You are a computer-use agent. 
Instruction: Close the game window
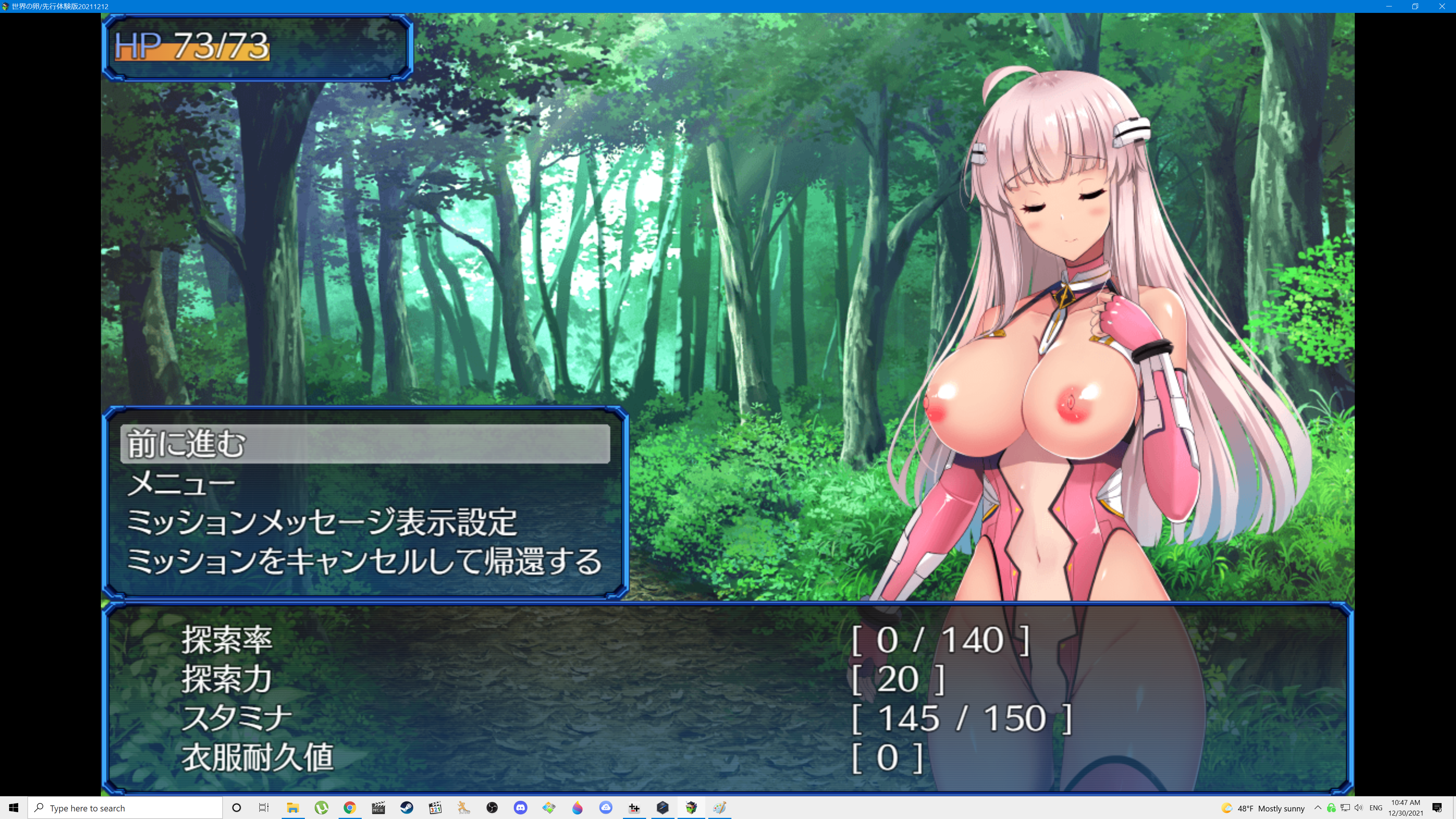(x=1441, y=6)
